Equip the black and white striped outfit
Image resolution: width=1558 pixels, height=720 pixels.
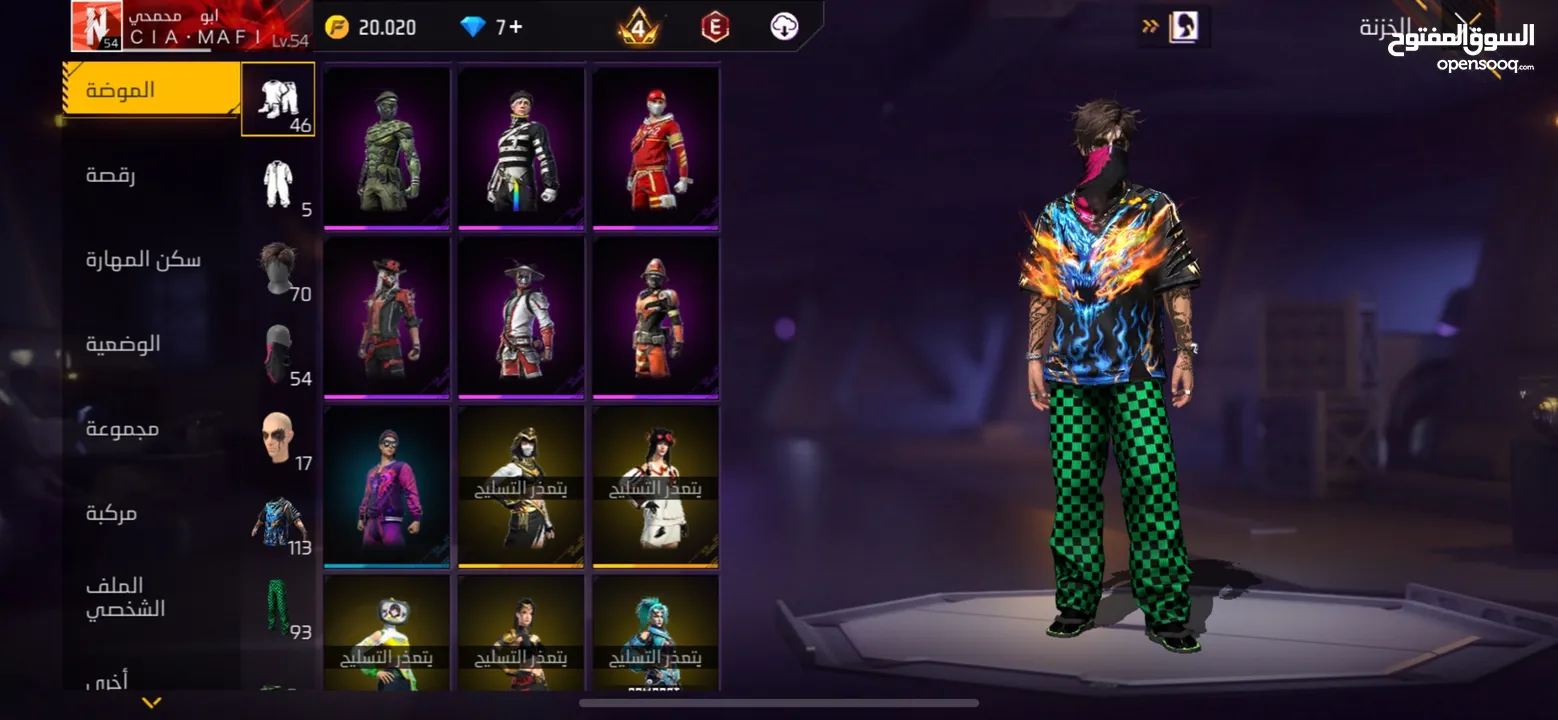pyautogui.click(x=521, y=148)
